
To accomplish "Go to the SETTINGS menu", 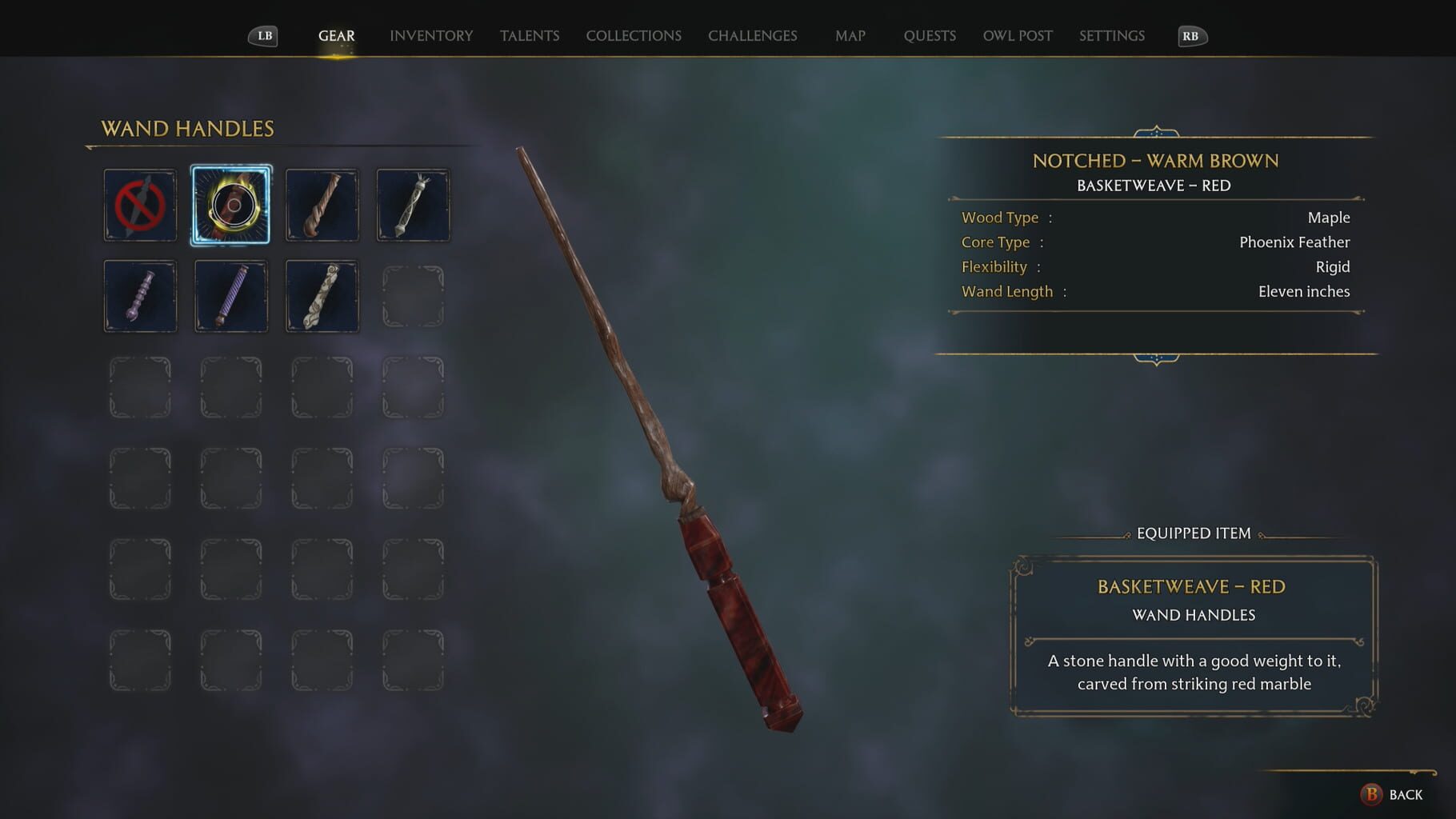I will 1111,35.
